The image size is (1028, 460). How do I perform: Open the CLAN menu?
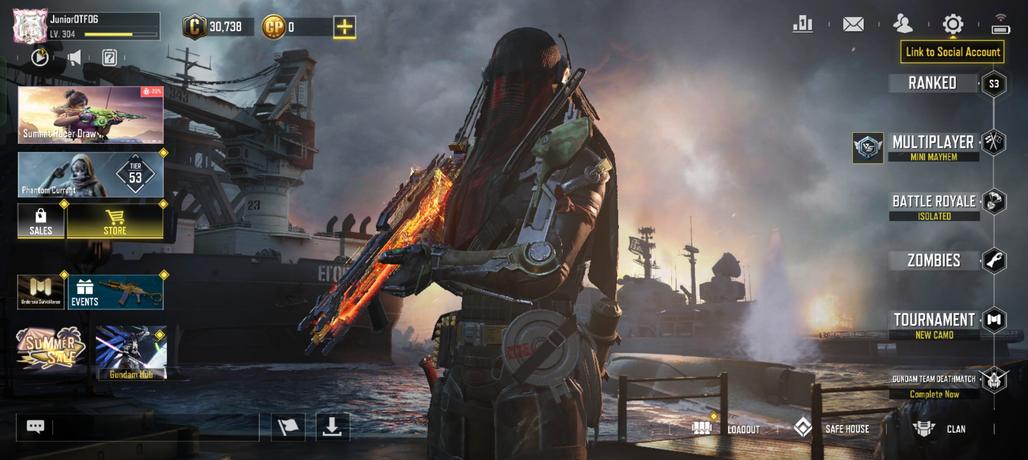click(940, 428)
